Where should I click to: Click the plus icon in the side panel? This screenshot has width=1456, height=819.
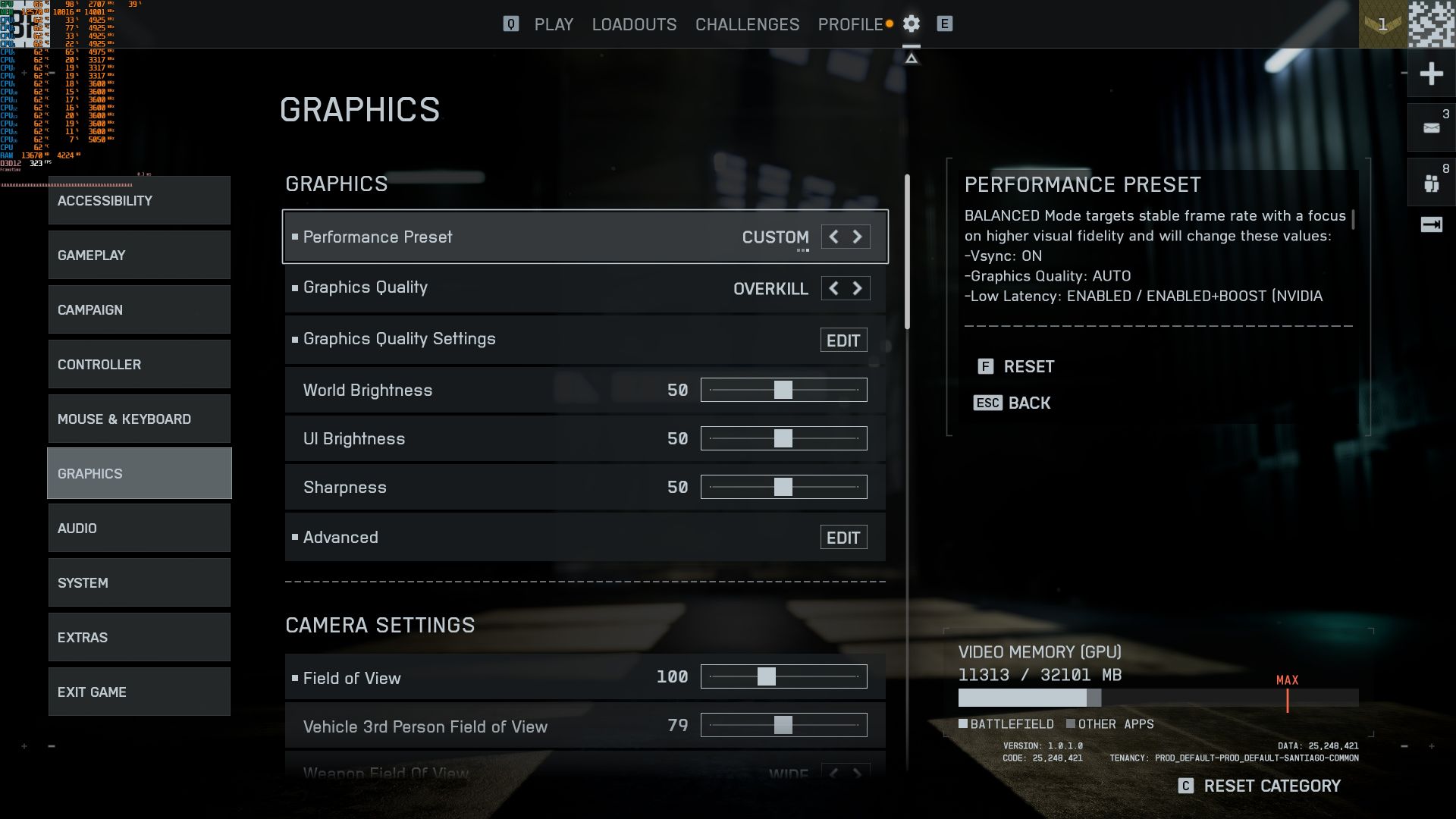coord(1431,74)
